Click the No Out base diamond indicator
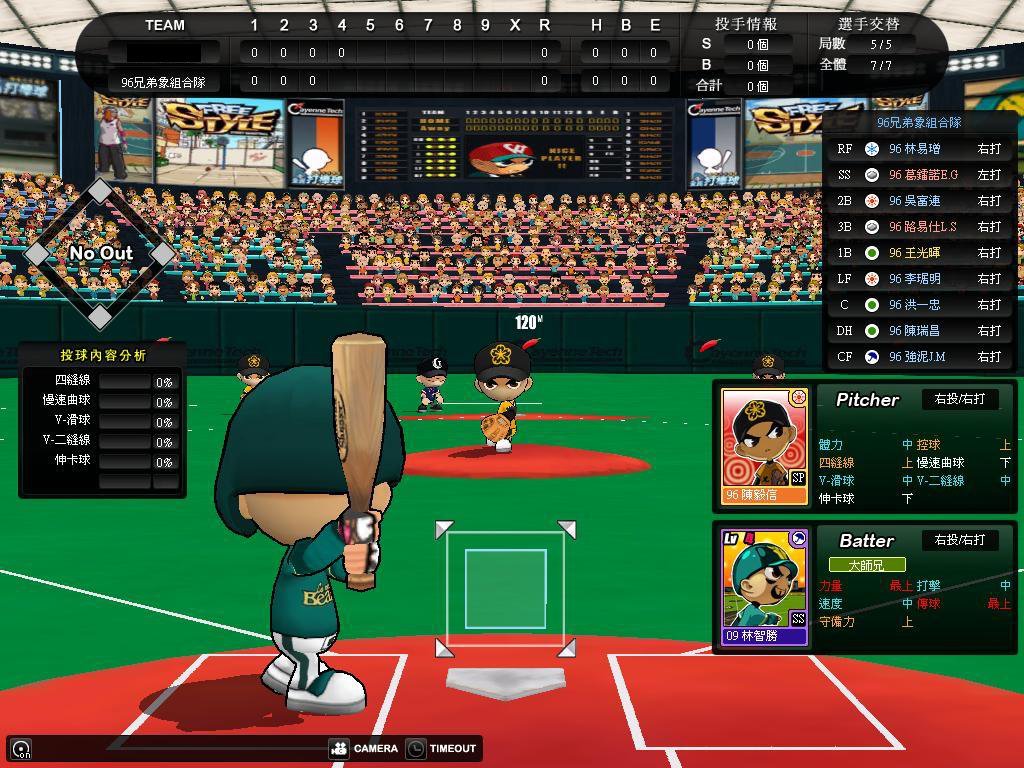Image resolution: width=1024 pixels, height=768 pixels. (x=100, y=253)
